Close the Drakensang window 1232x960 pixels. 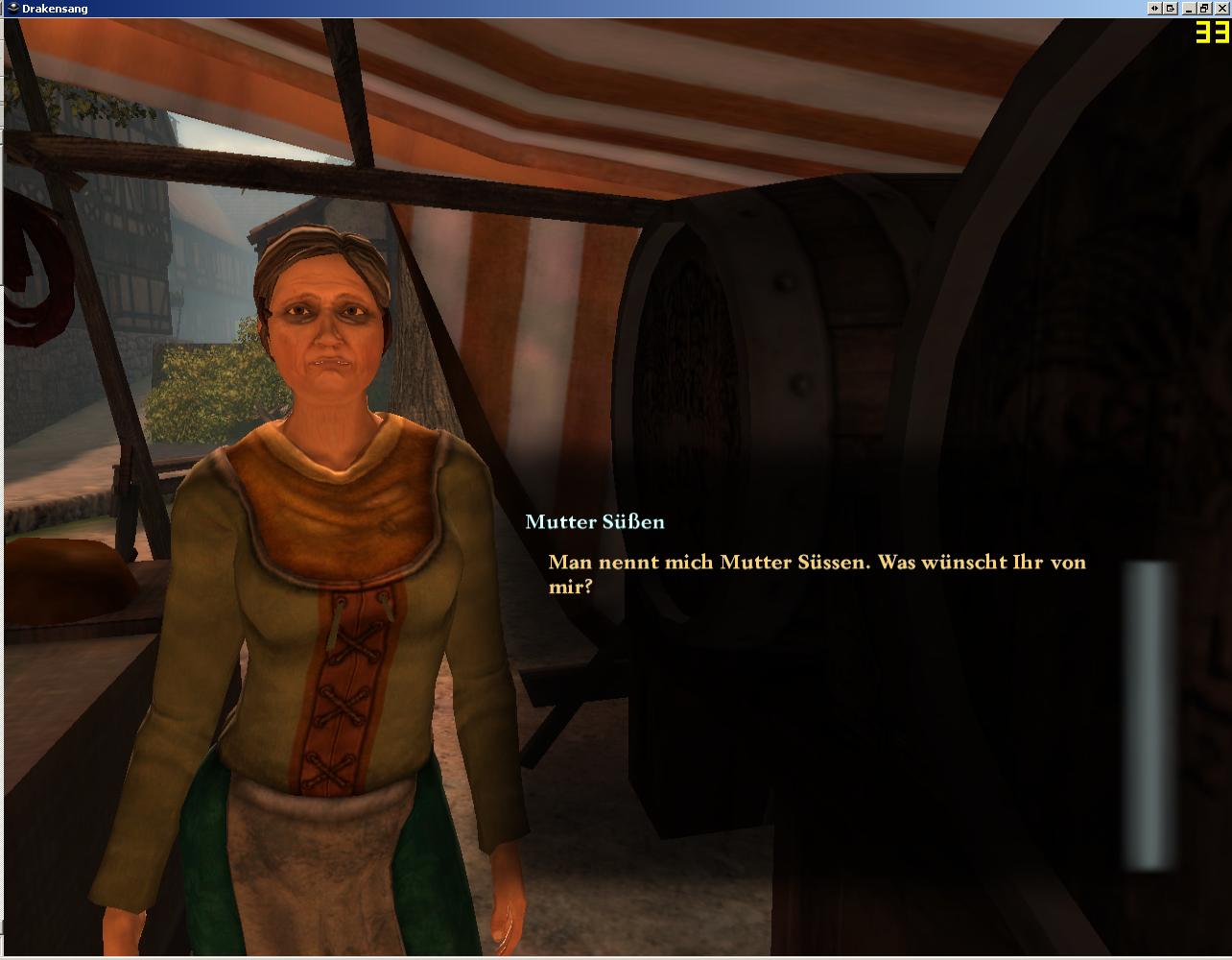[1221, 8]
